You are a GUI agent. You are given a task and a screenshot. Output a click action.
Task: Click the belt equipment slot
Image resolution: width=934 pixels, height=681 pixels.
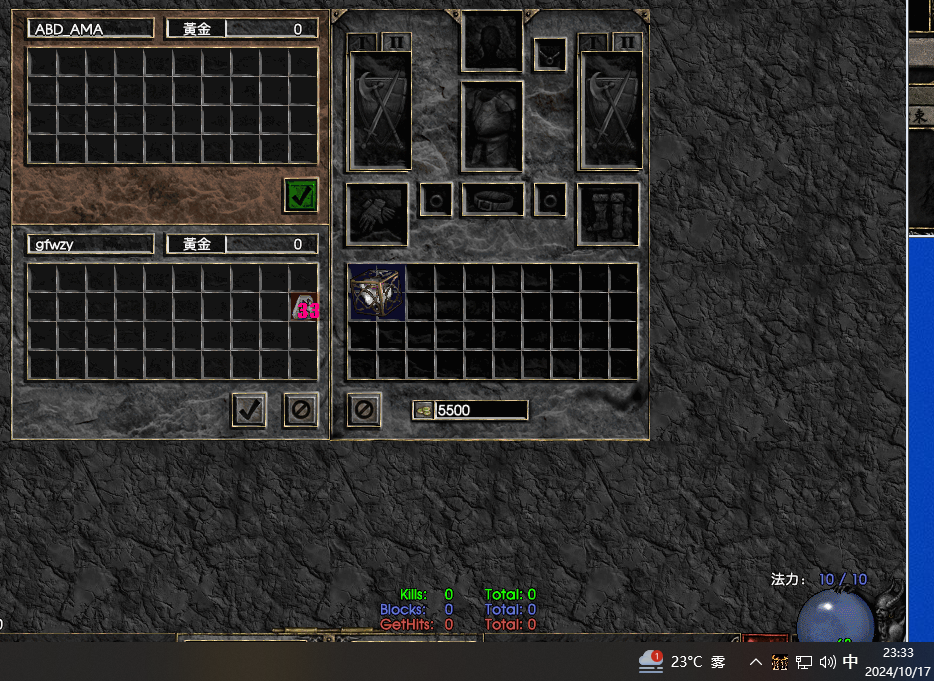point(492,199)
